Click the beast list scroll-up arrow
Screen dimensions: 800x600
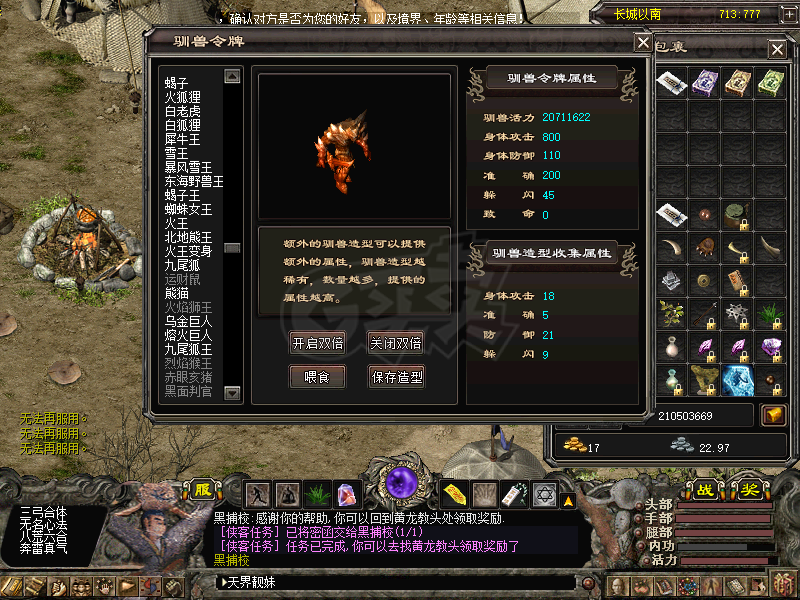tap(232, 76)
